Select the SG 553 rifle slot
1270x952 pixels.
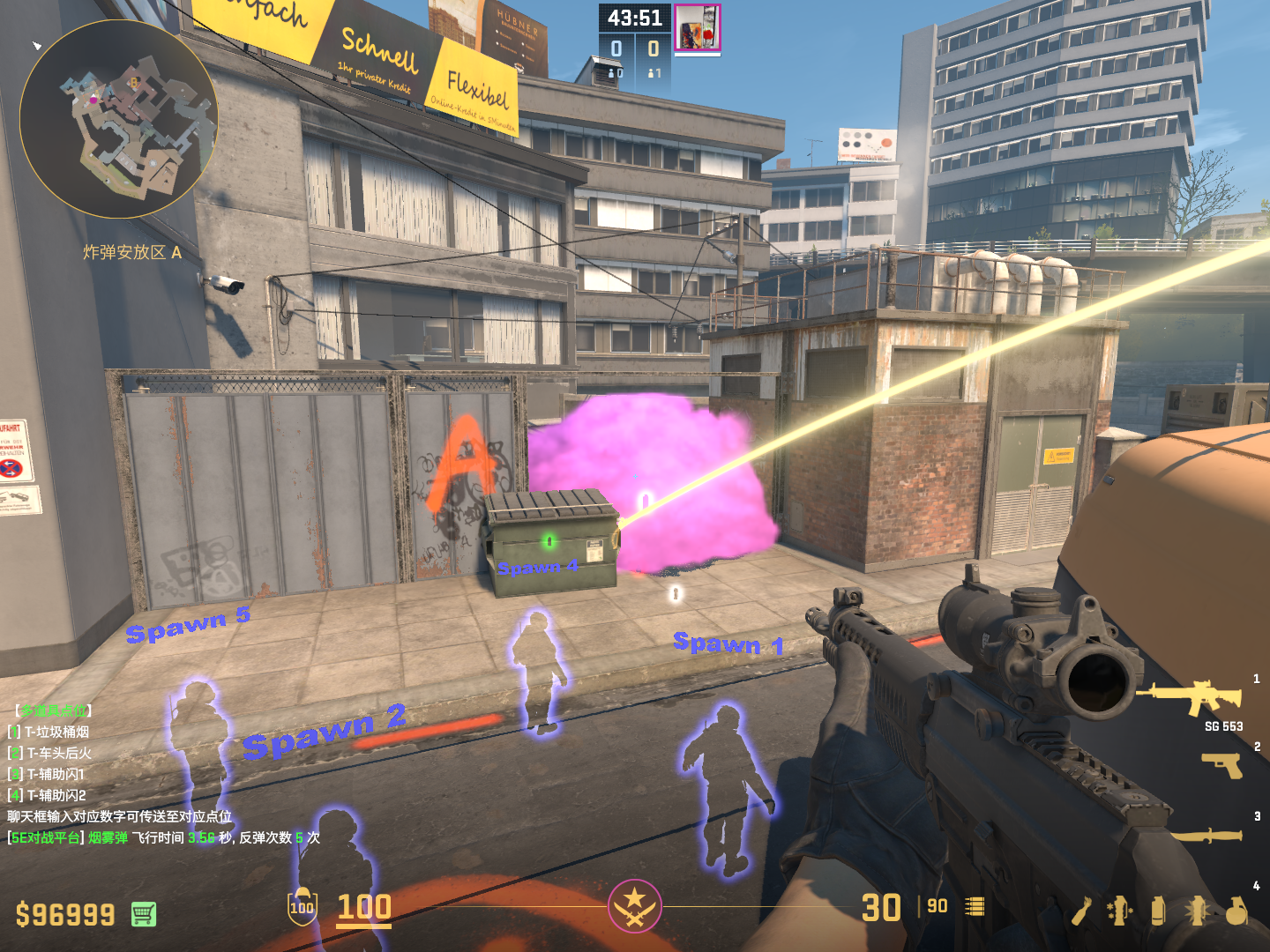(1189, 697)
